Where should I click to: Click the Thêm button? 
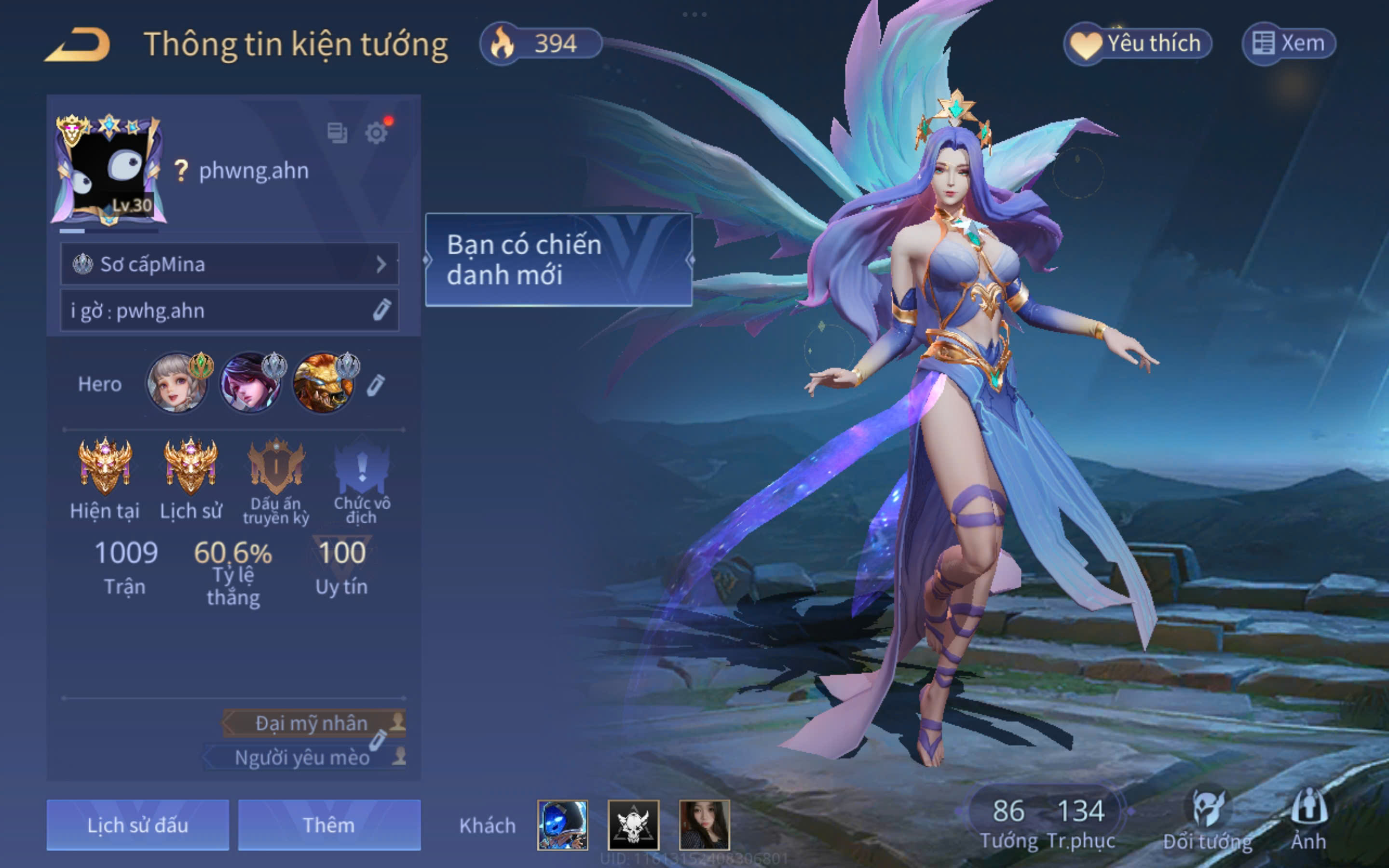tap(329, 825)
